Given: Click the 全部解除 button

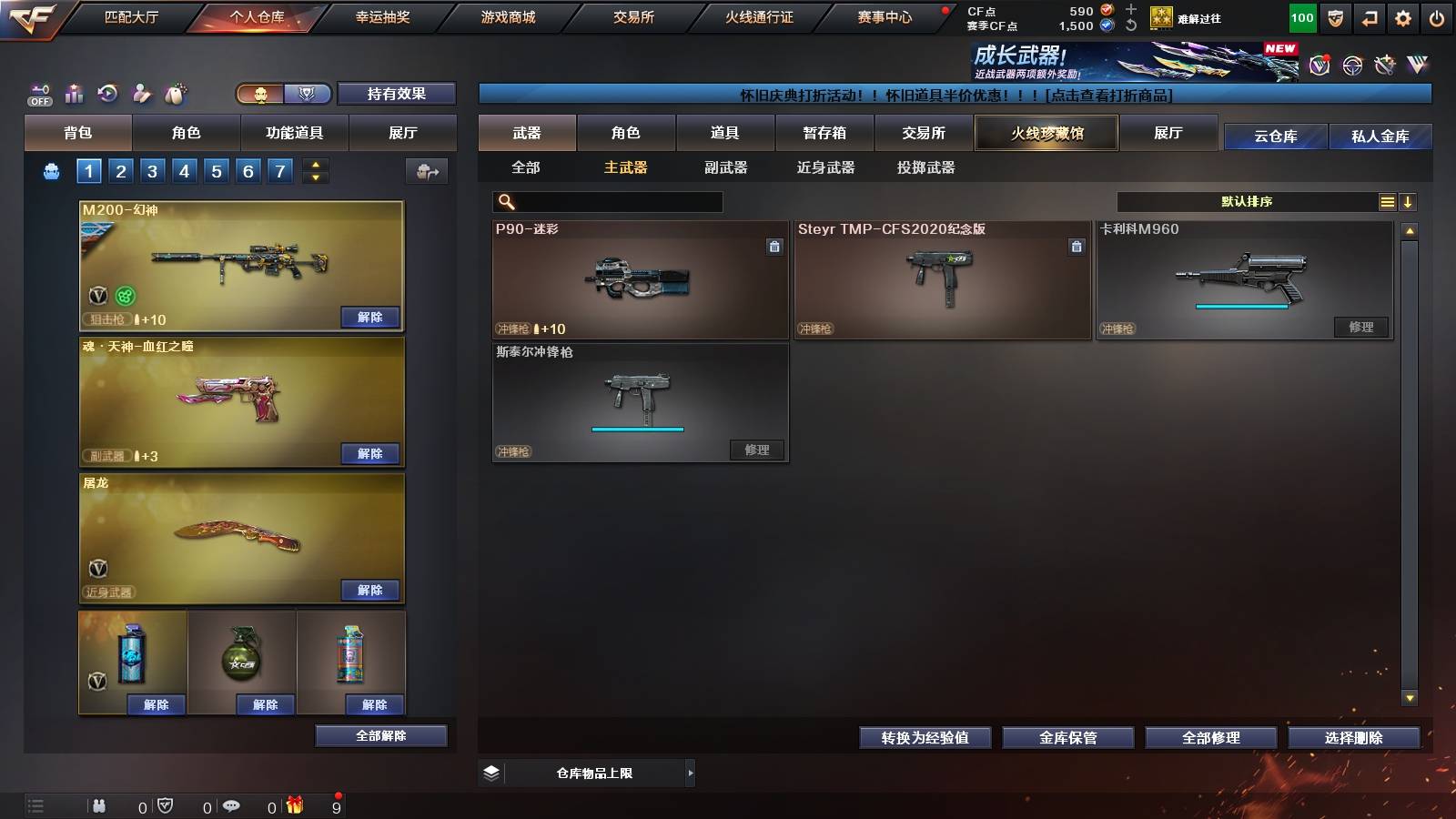Looking at the screenshot, I should pos(380,735).
